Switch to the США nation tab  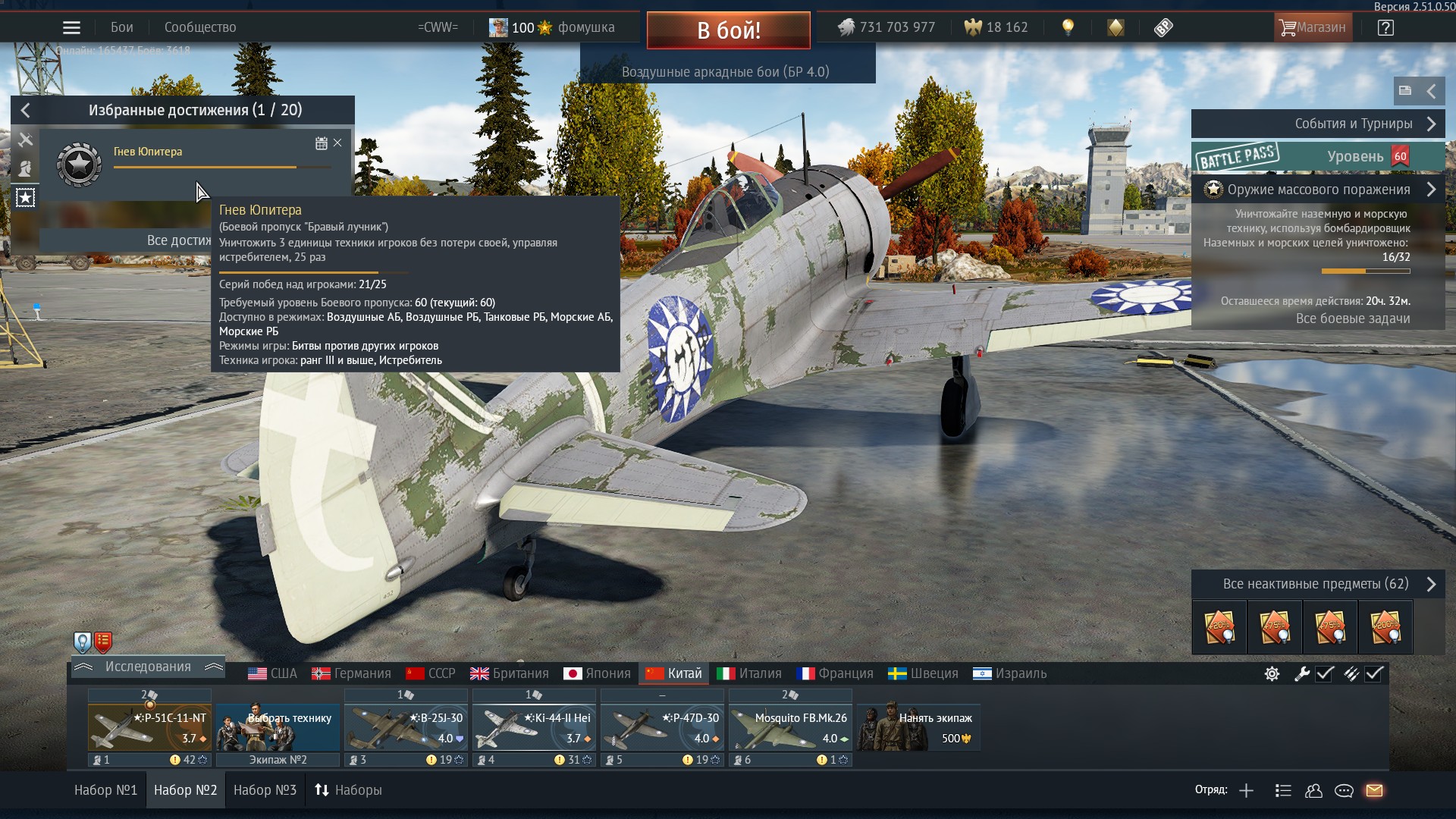tap(273, 673)
